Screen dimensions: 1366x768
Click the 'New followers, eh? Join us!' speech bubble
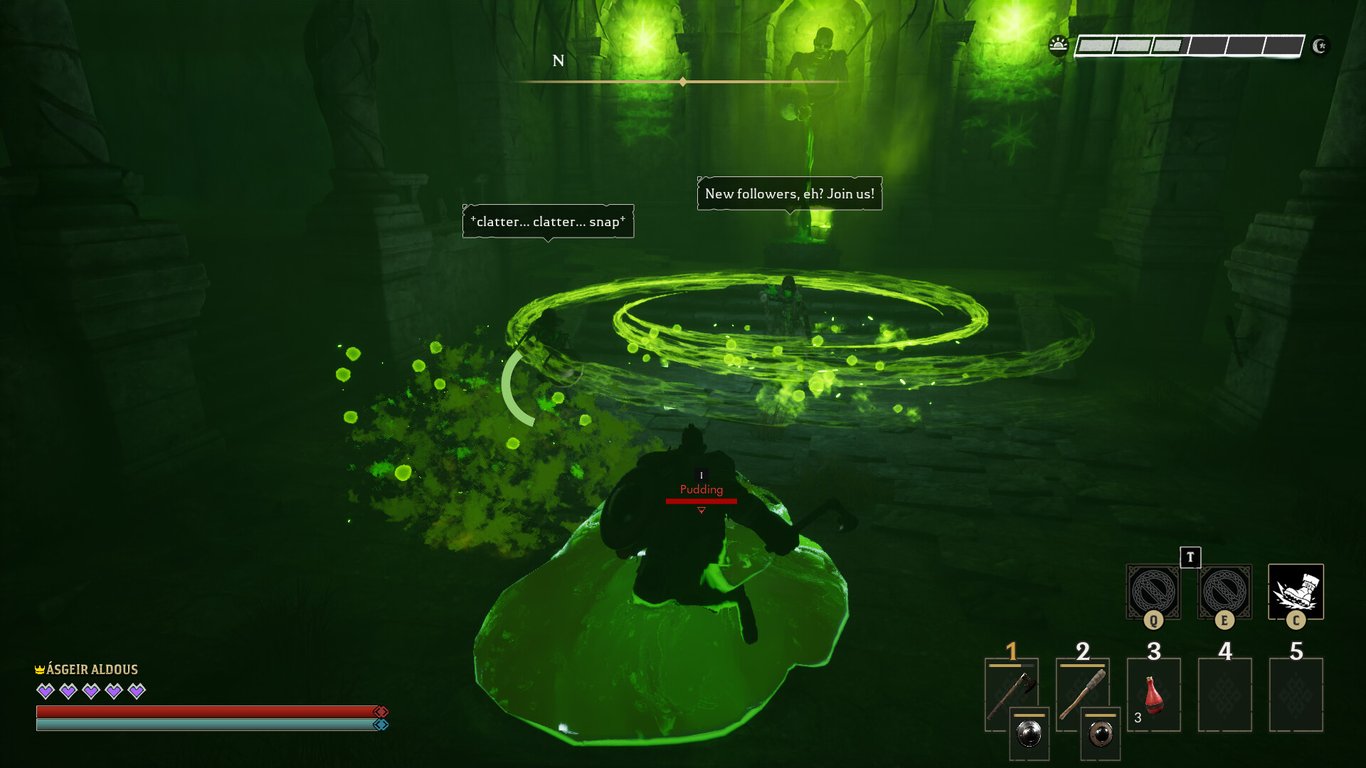click(x=789, y=193)
